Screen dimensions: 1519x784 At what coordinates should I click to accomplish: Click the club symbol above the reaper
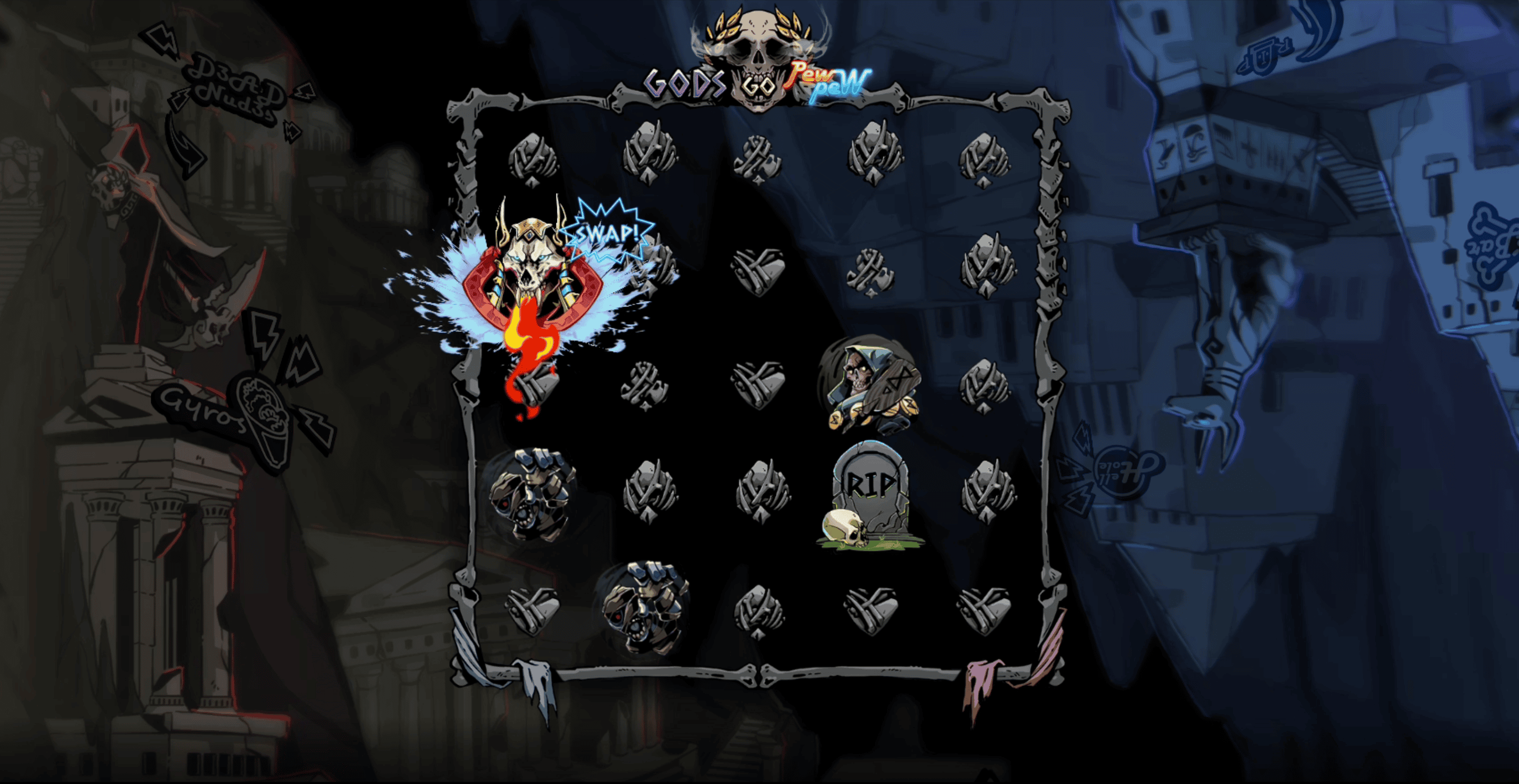870,272
